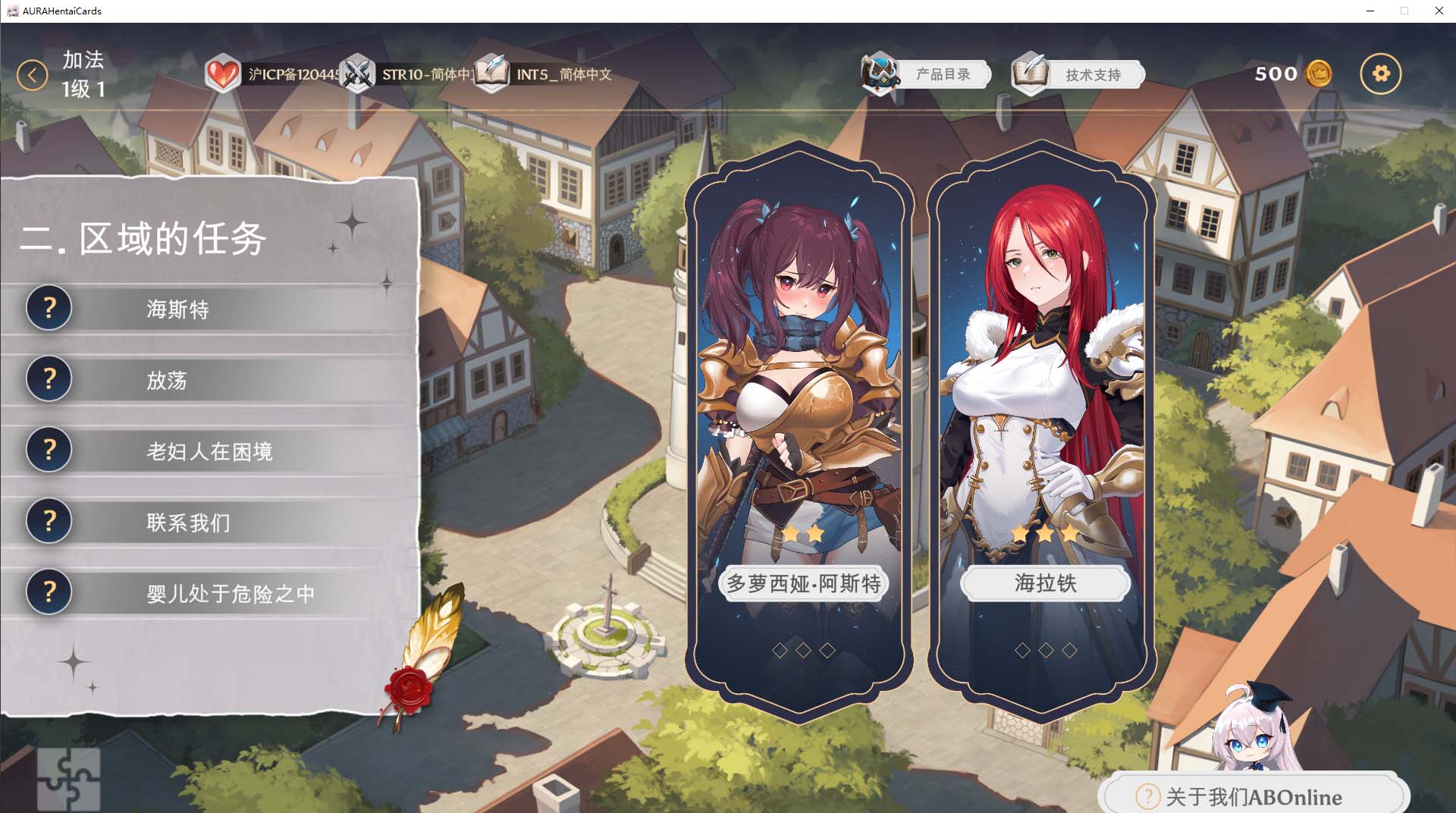Click the middle diamond under 海拉铁
The height and width of the screenshot is (813, 1456).
point(1044,649)
